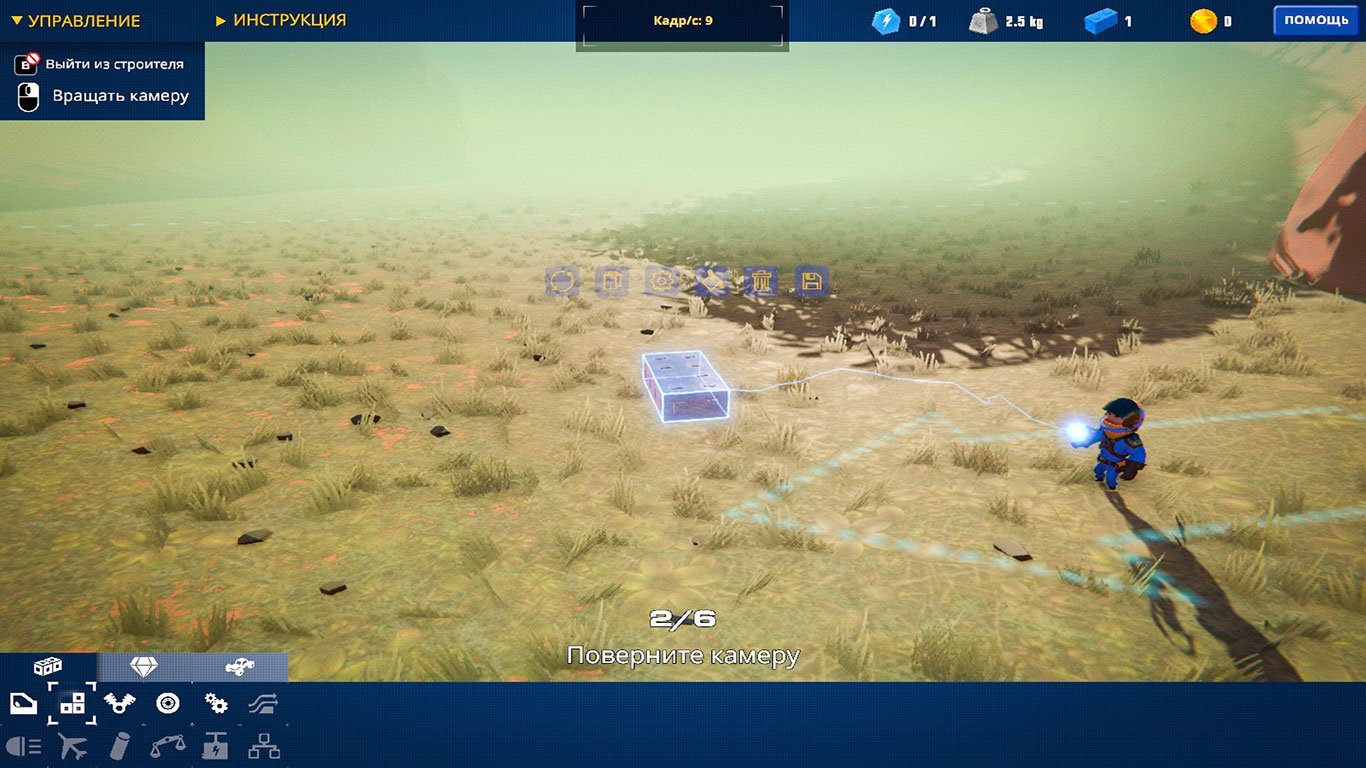Open block settings with the gear icon
Image resolution: width=1366 pixels, height=768 pixels.
[x=659, y=282]
